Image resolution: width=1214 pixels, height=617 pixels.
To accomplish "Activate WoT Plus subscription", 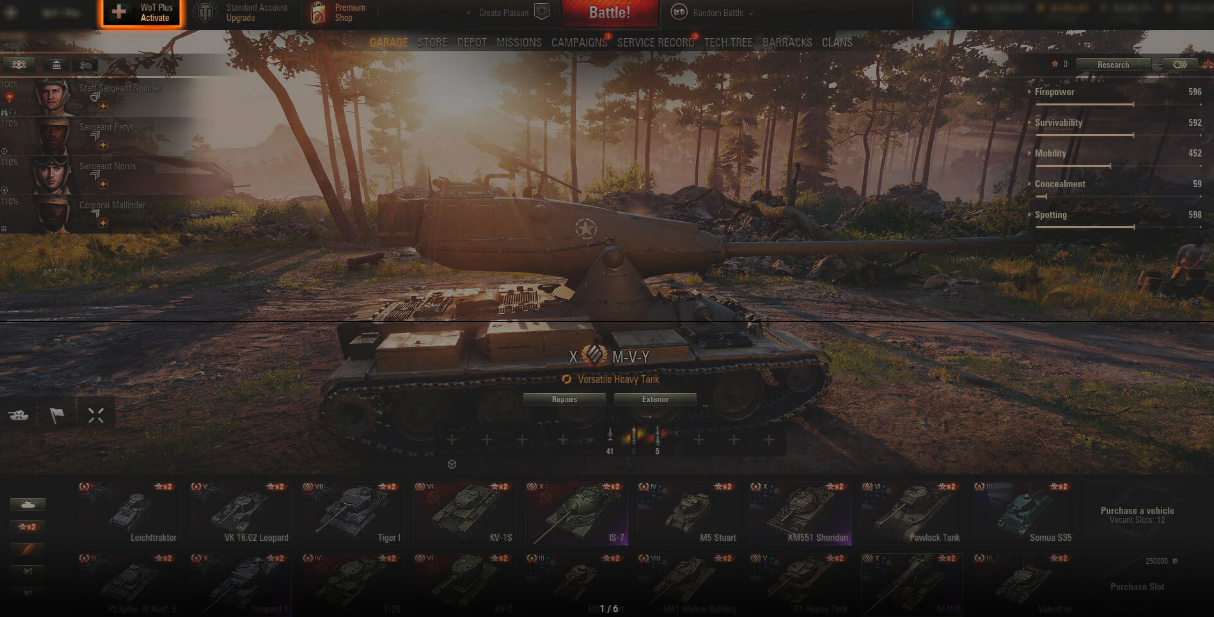I will tap(141, 13).
